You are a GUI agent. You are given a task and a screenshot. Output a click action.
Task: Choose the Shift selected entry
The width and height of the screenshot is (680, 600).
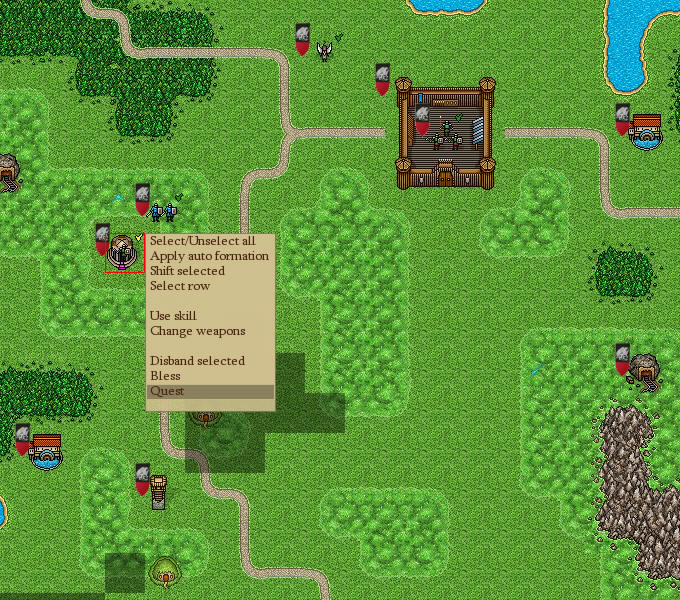pos(187,271)
